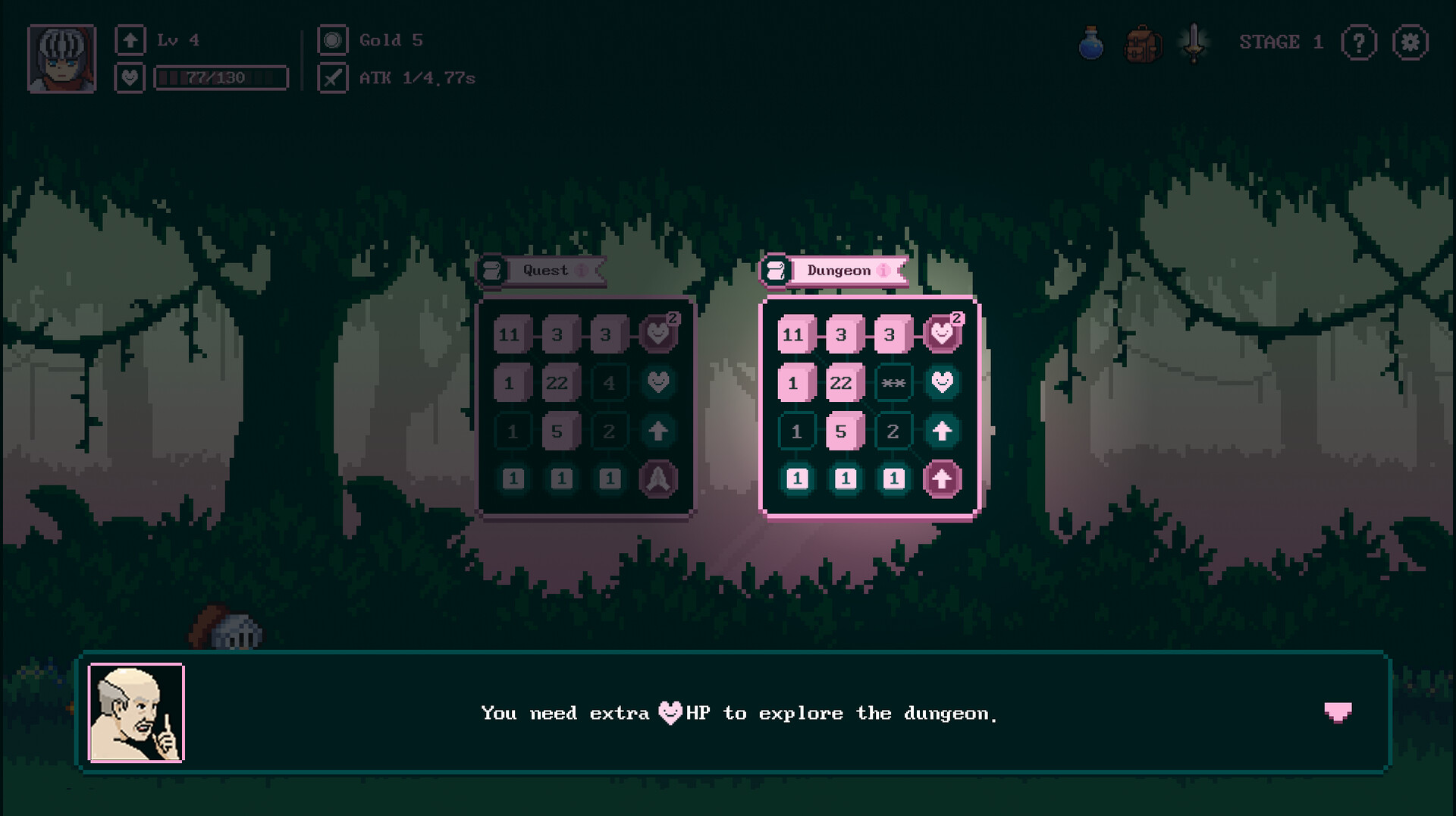The height and width of the screenshot is (816, 1456).
Task: Click the up arrow upgrade tile in Dungeon grid
Action: 943,431
